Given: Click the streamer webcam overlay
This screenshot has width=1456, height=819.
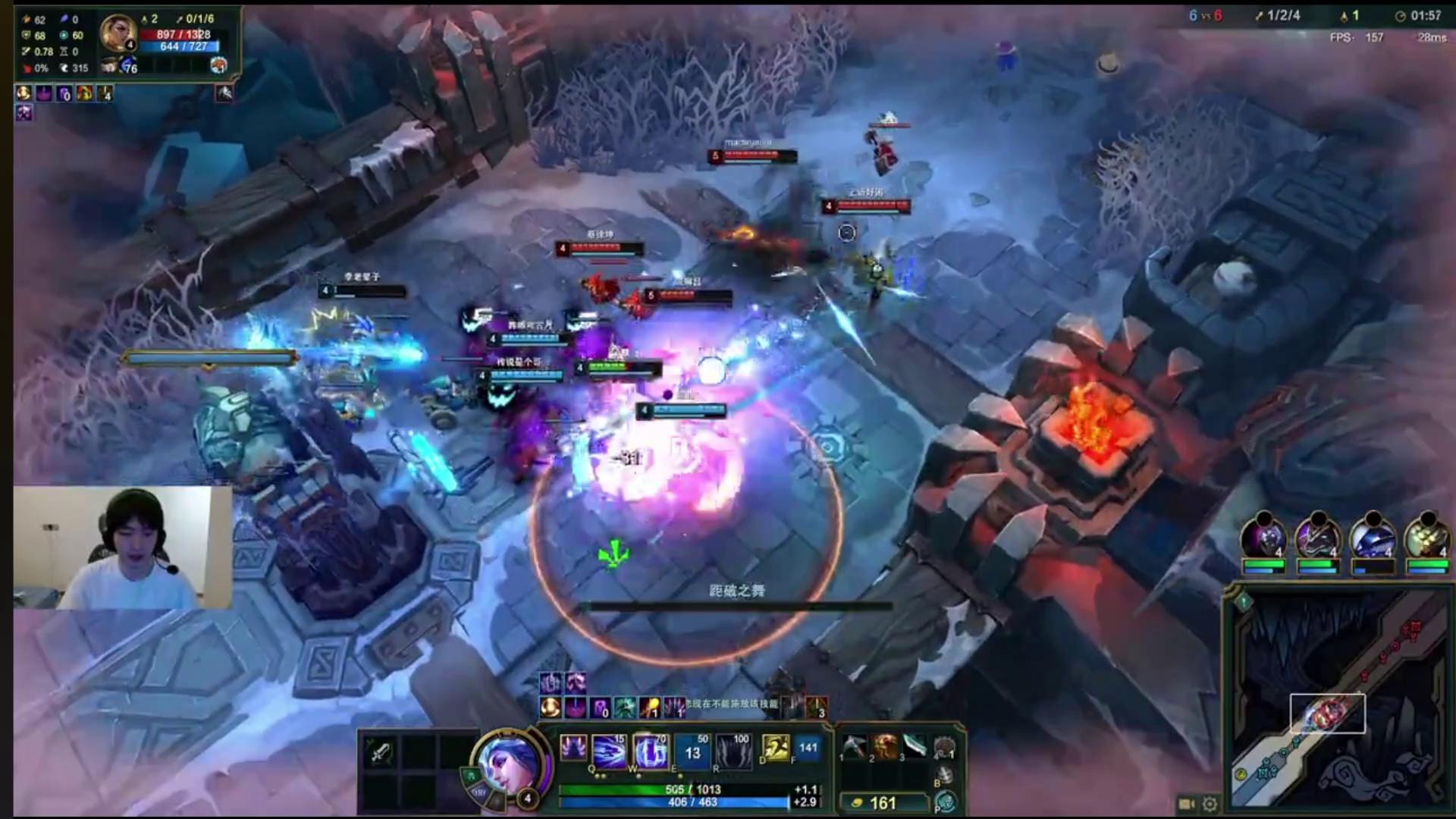Looking at the screenshot, I should tap(123, 548).
